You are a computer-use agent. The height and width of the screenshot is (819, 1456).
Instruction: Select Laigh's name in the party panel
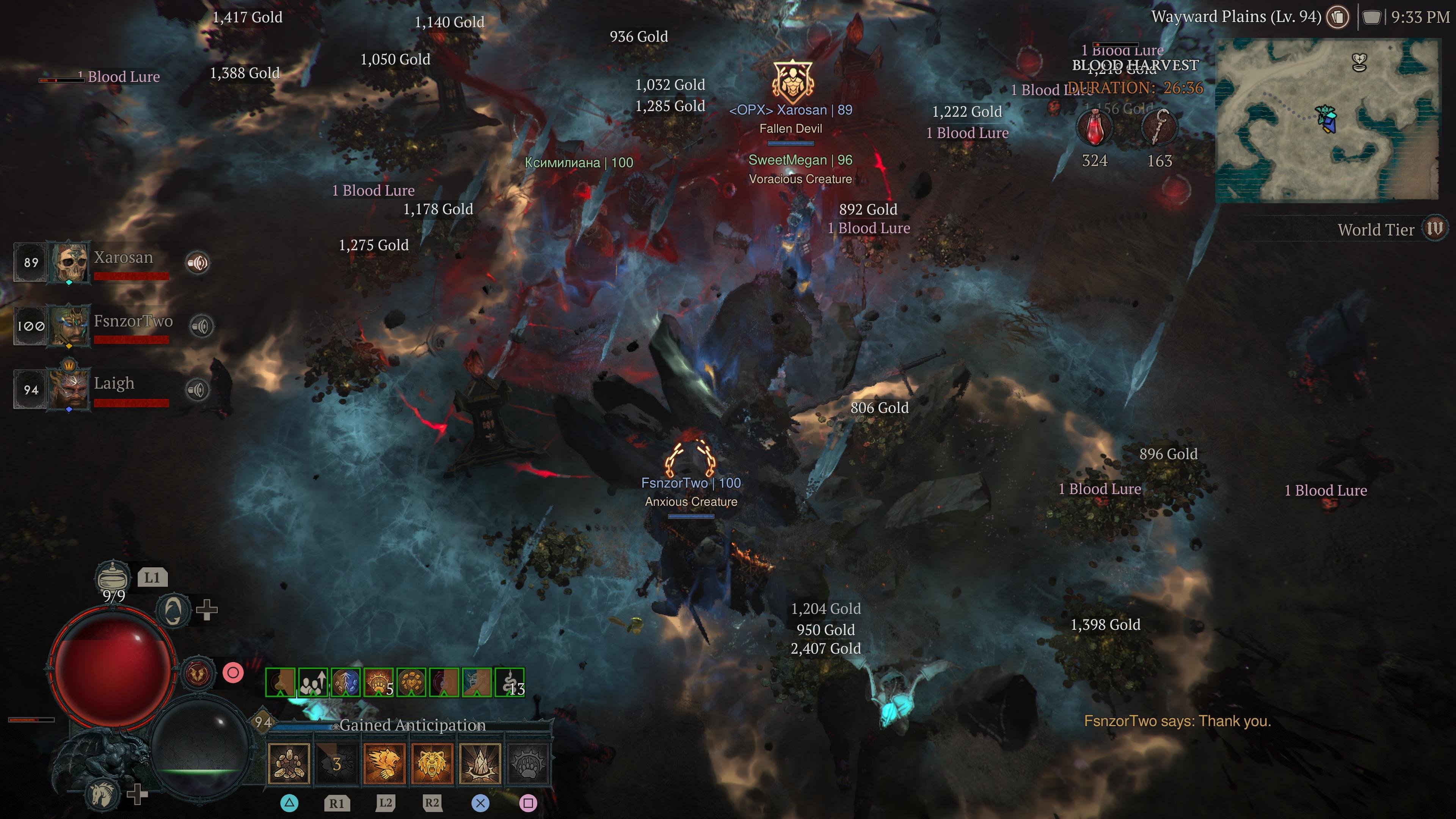coord(114,383)
